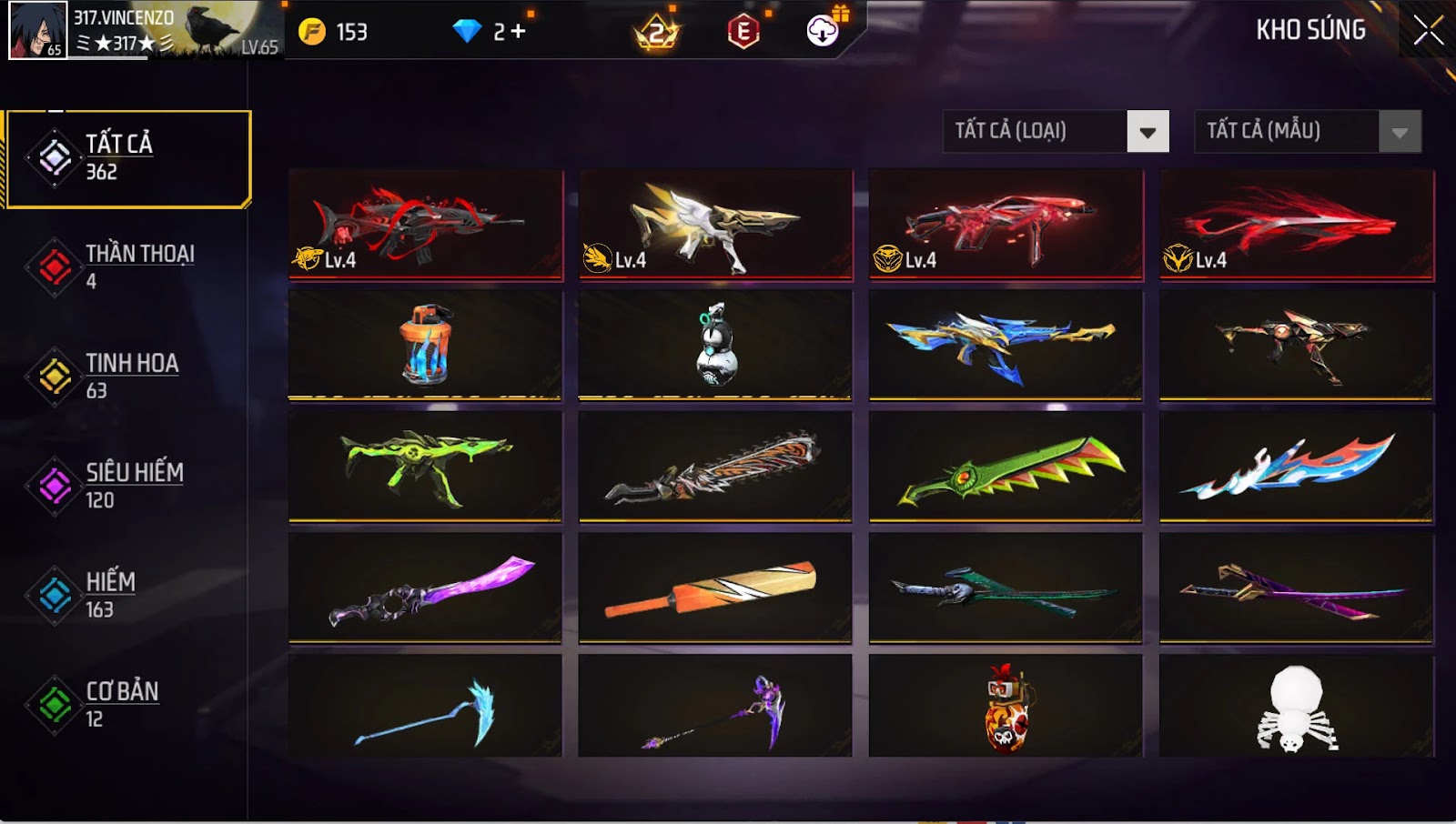The width and height of the screenshot is (1456, 824).
Task: Open the gift download cloud icon
Action: tap(821, 32)
